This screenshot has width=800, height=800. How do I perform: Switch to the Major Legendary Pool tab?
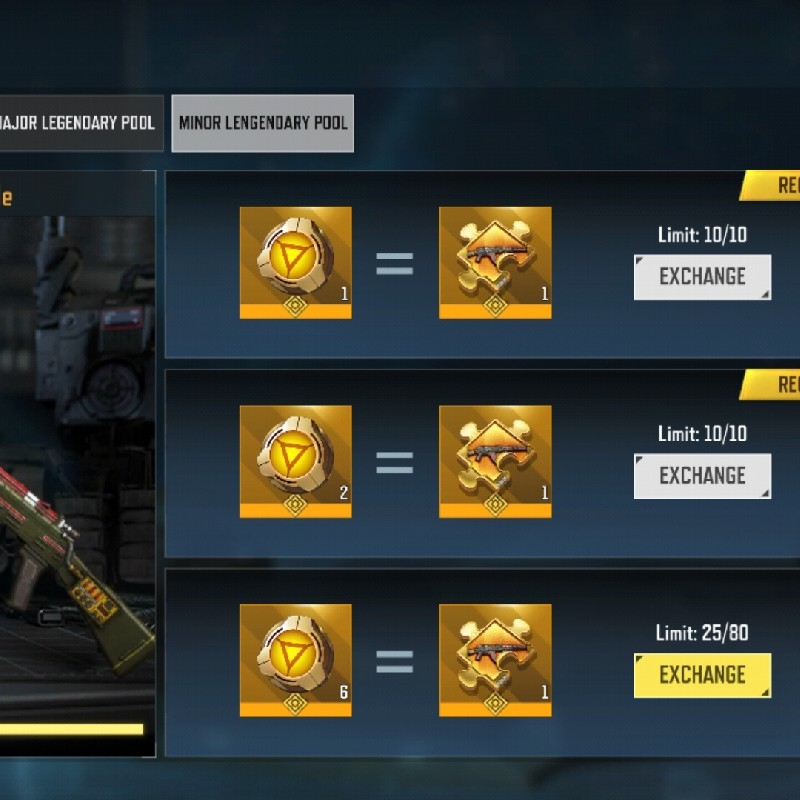coord(80,123)
